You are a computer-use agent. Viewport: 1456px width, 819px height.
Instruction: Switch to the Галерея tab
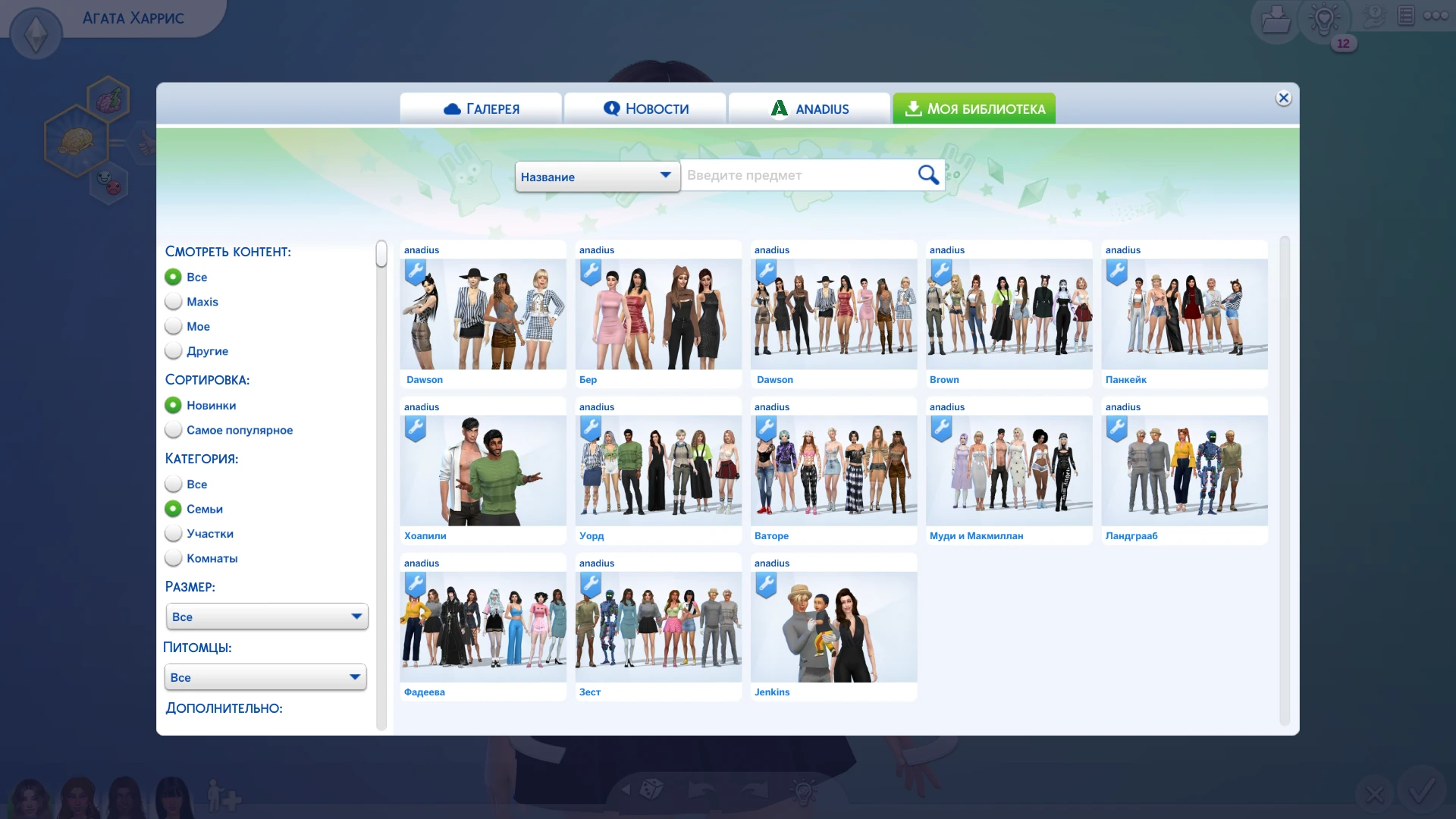click(x=481, y=108)
